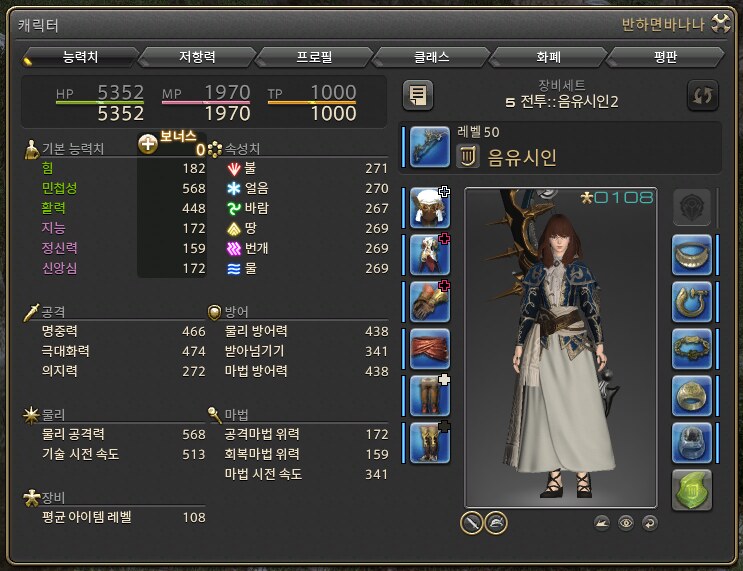Select the red belt waist slot

click(x=429, y=349)
